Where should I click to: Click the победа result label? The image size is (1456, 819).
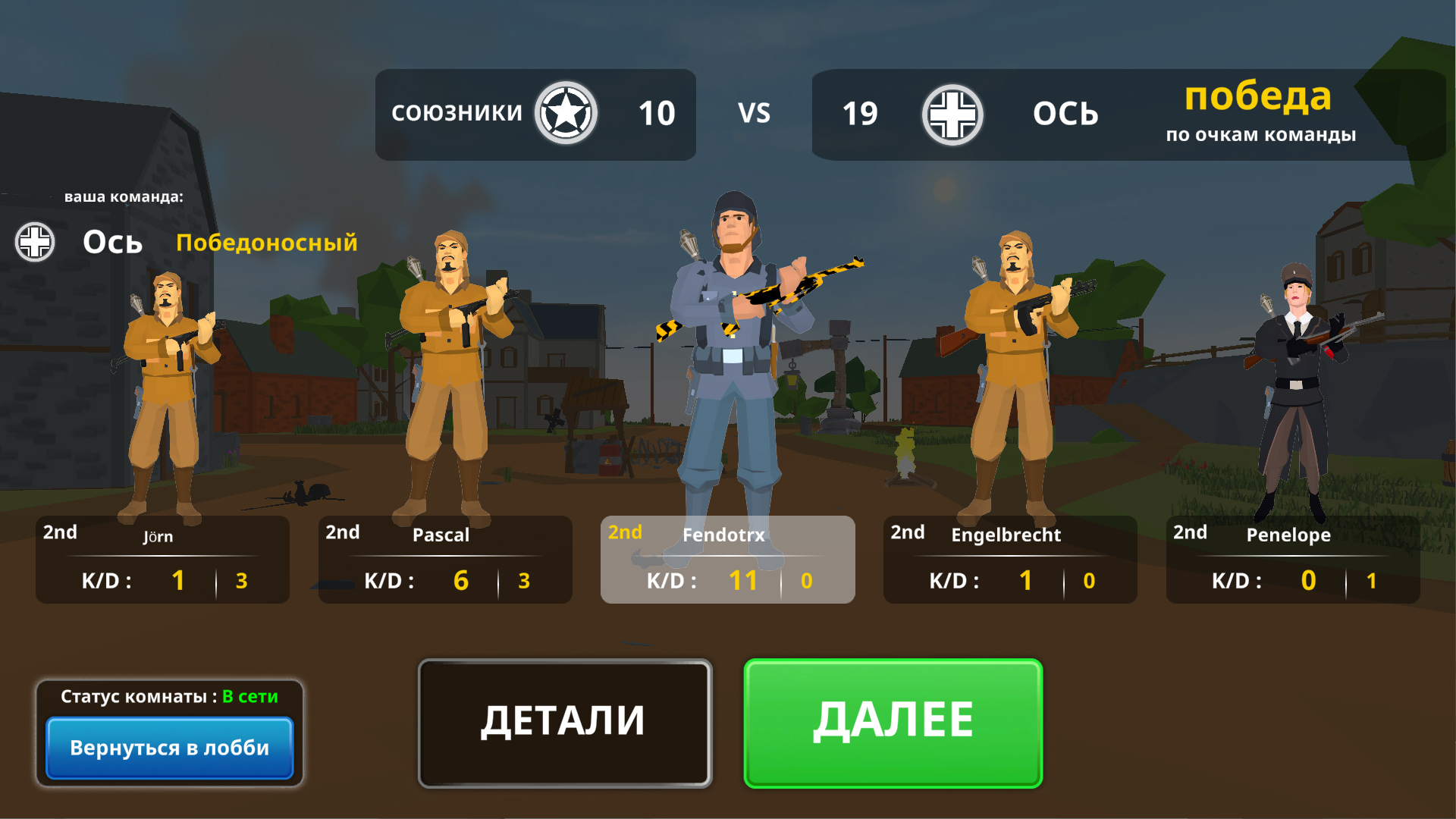tap(1259, 97)
